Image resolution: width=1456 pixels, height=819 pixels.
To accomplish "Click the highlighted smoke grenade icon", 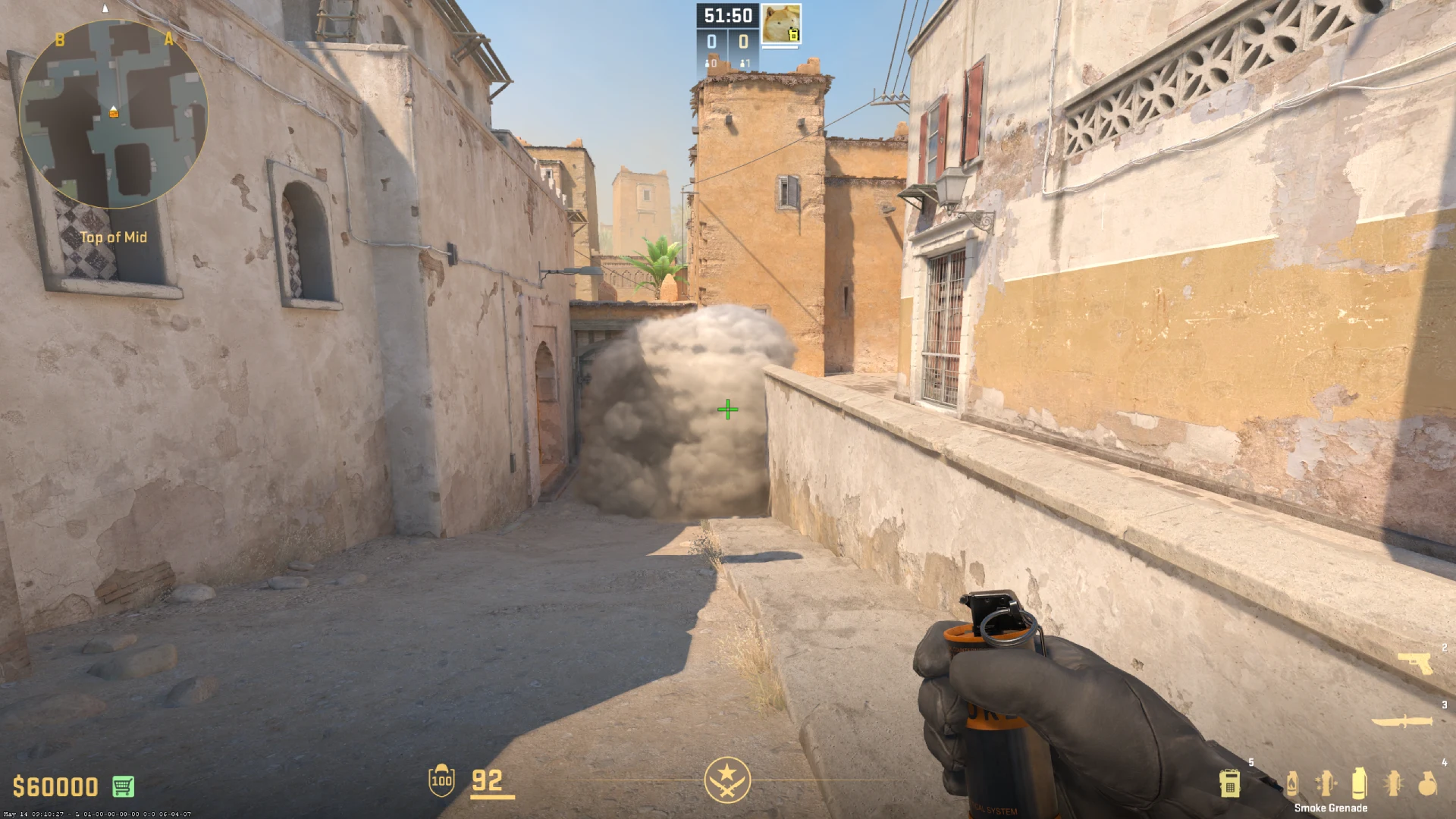I will 1360,783.
